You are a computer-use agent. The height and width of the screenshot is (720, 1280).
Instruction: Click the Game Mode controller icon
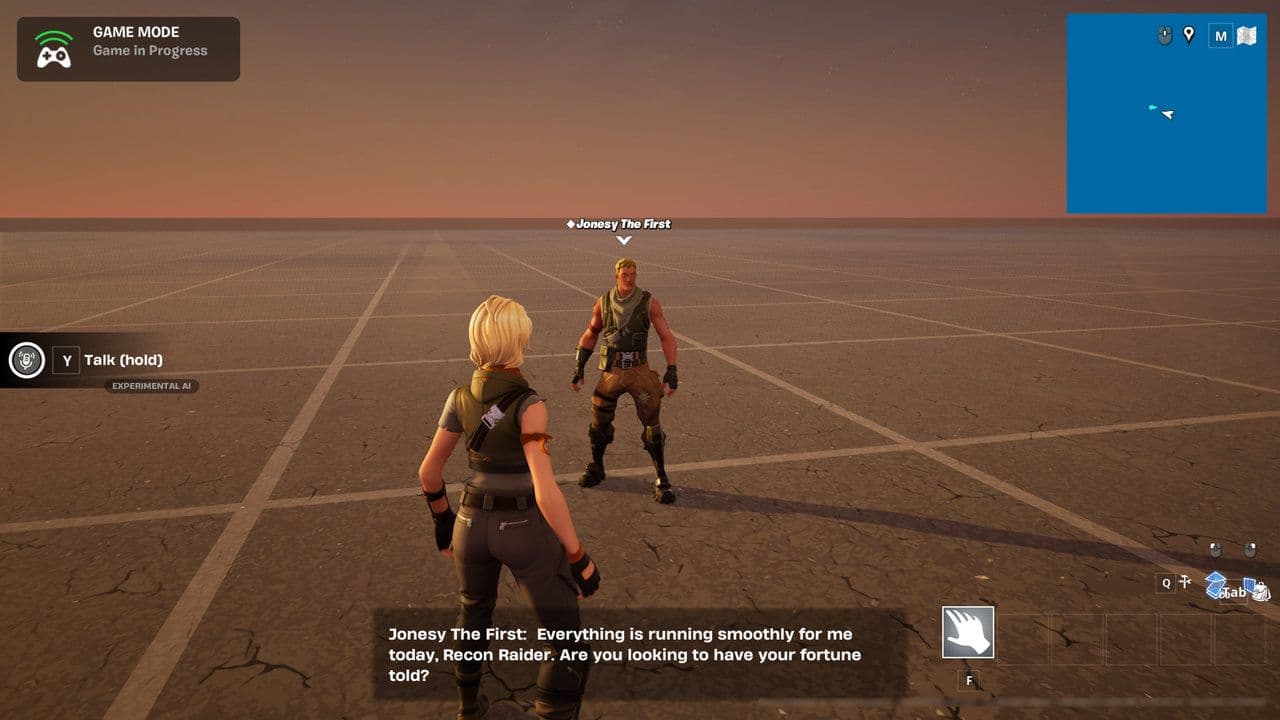click(54, 49)
